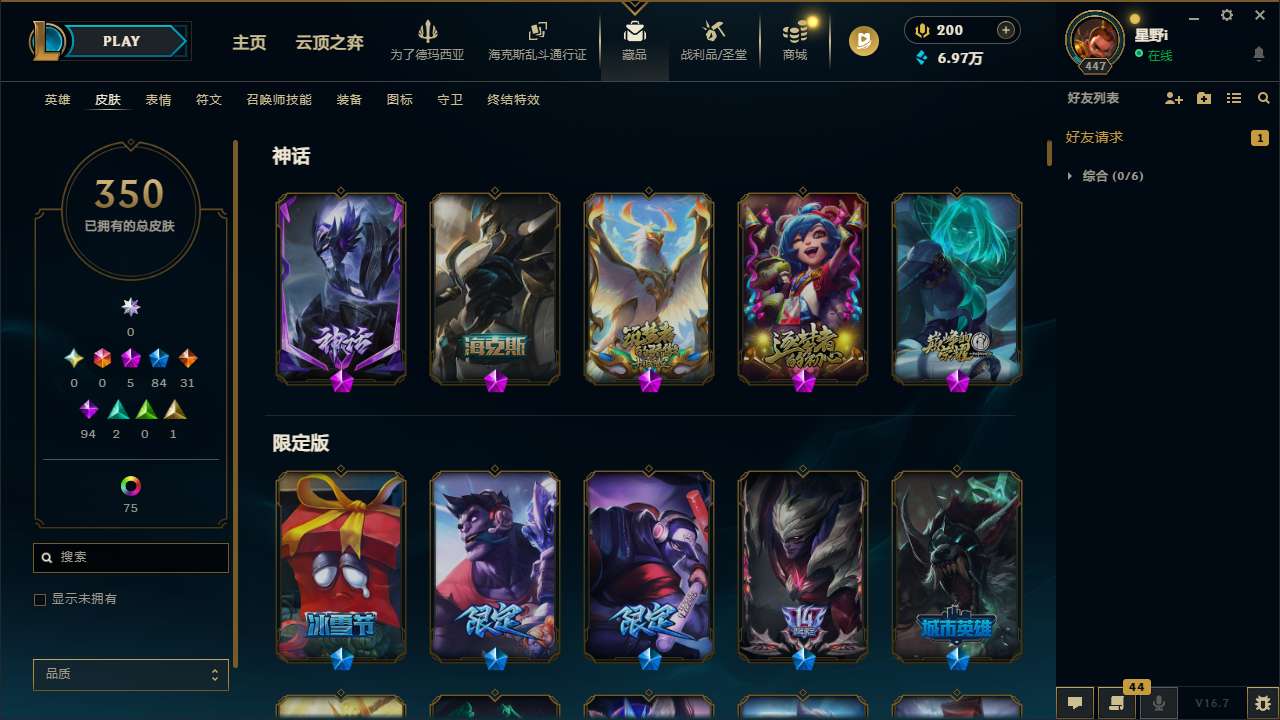This screenshot has height=720, width=1280.
Task: Switch to the 表情 tab
Action: tap(158, 100)
